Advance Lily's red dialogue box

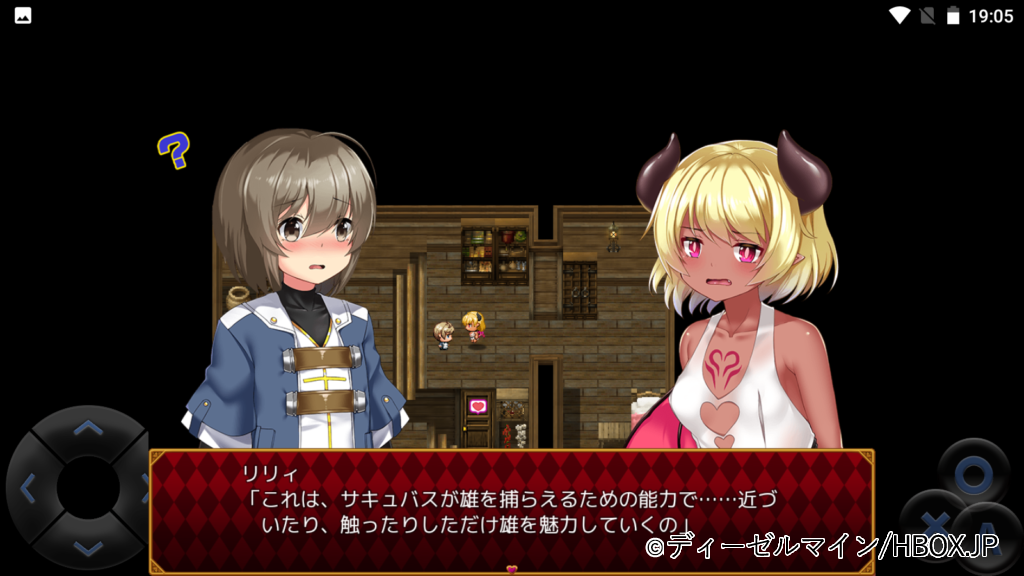click(511, 510)
